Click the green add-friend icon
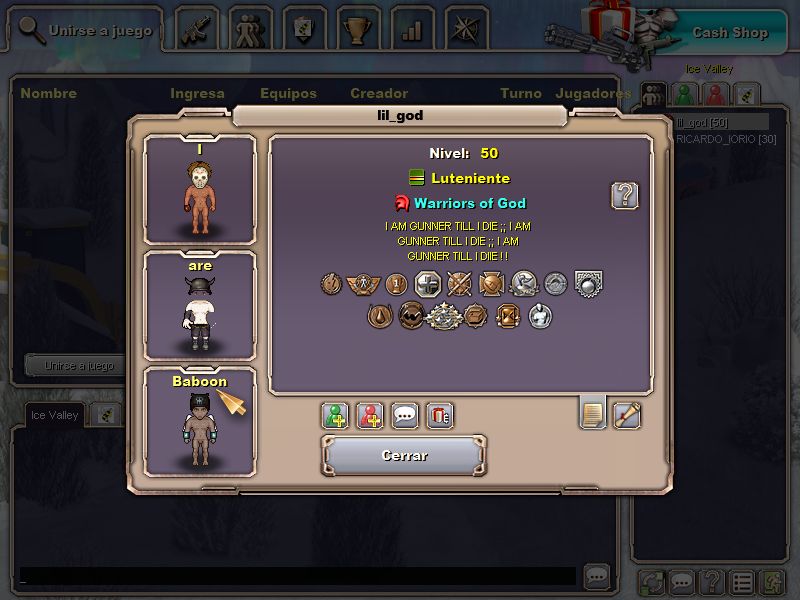The height and width of the screenshot is (600, 800). coord(336,415)
